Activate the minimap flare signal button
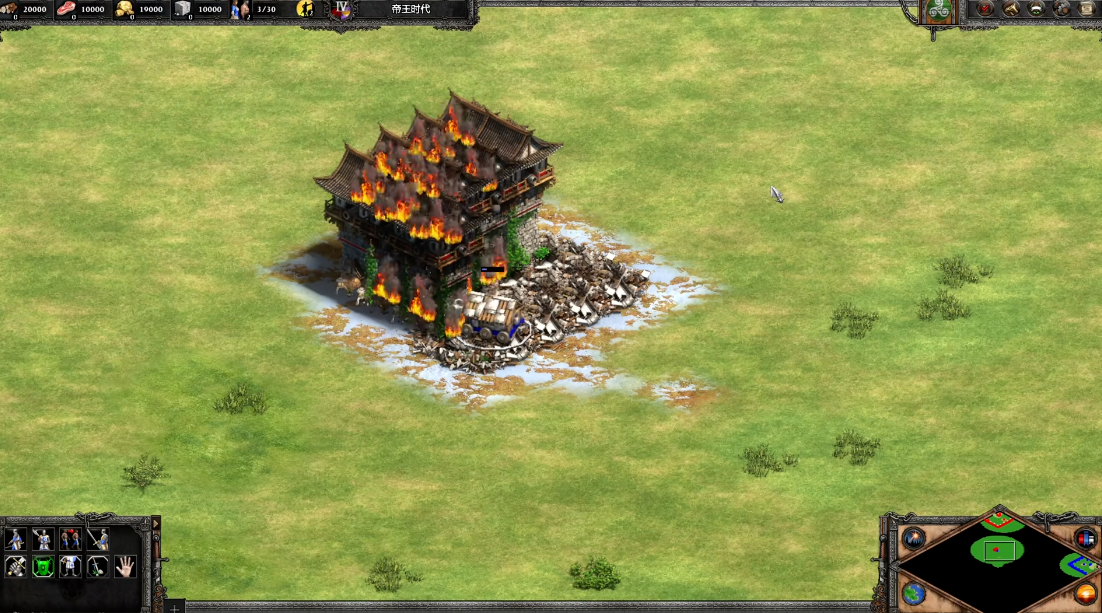Viewport: 1102px width, 613px height. [x=914, y=539]
